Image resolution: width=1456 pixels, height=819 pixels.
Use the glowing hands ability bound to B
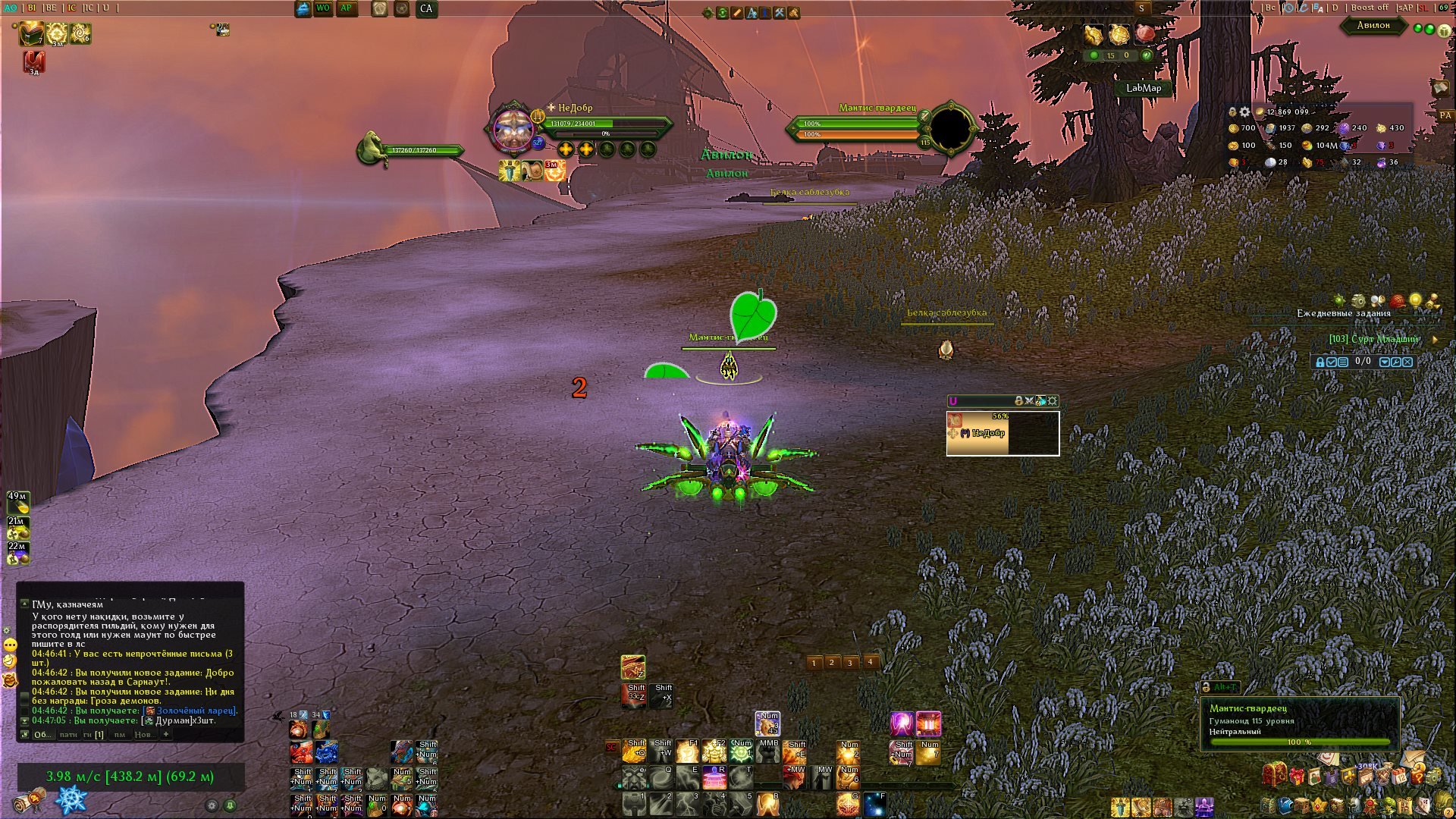pyautogui.click(x=767, y=804)
